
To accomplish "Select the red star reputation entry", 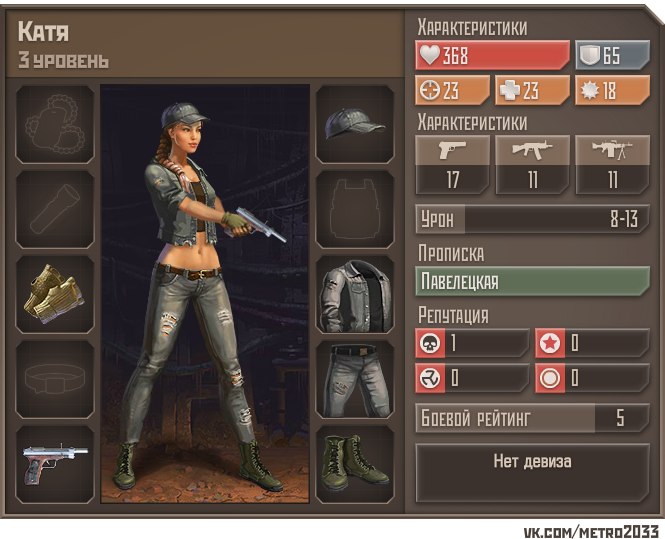I will tap(592, 343).
